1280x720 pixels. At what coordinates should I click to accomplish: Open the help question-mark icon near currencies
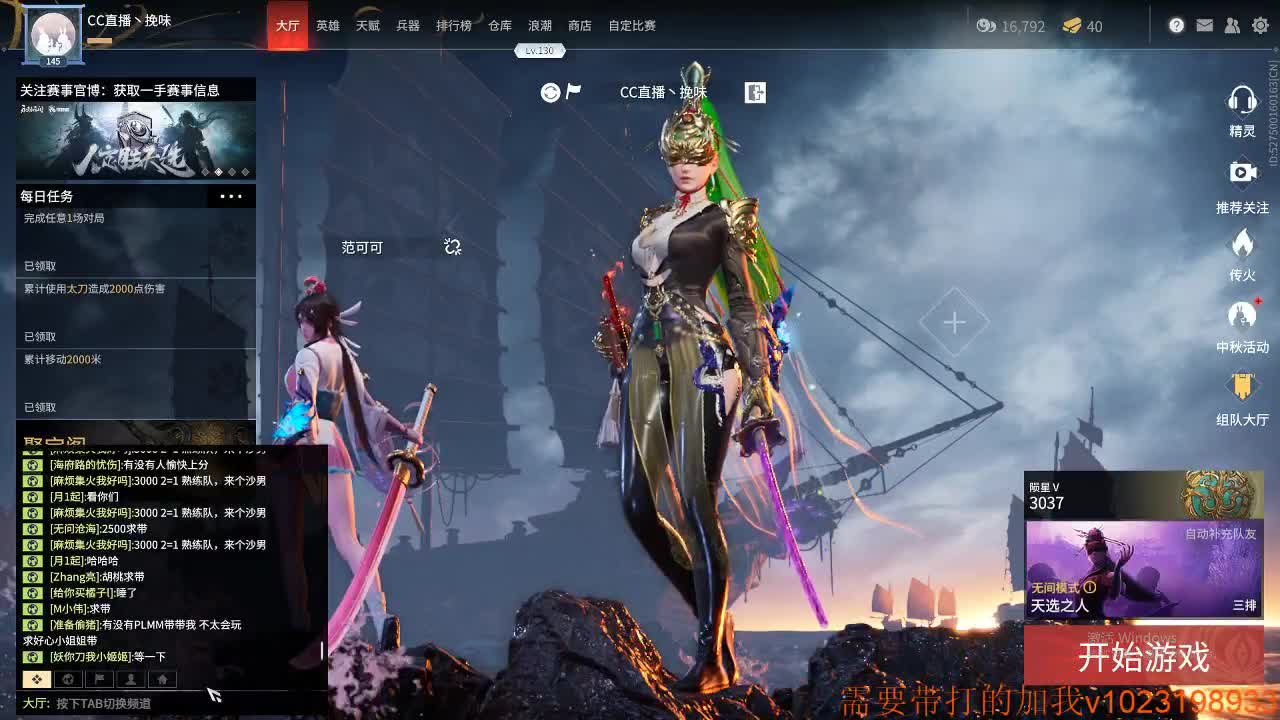click(x=1177, y=26)
